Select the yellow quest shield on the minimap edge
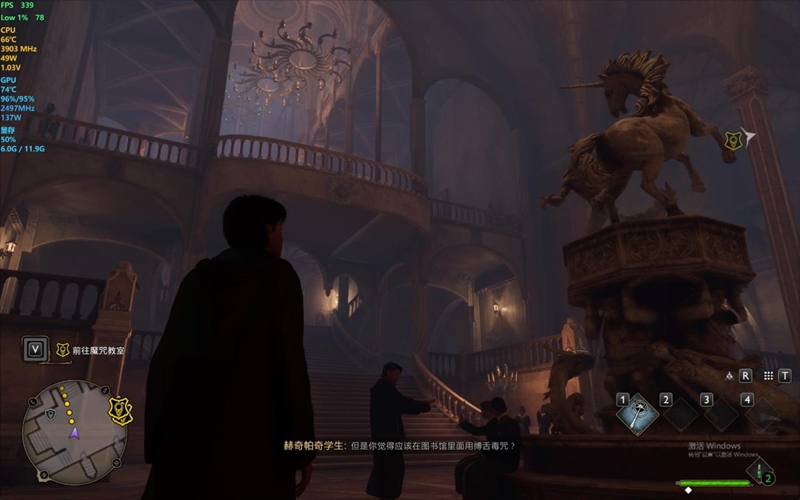 tap(121, 411)
